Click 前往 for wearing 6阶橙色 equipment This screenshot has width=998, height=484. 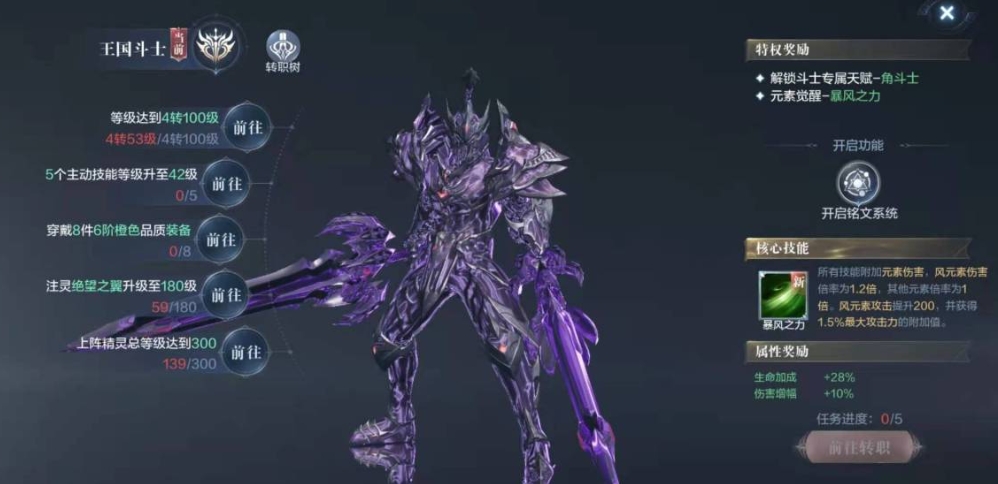click(222, 240)
